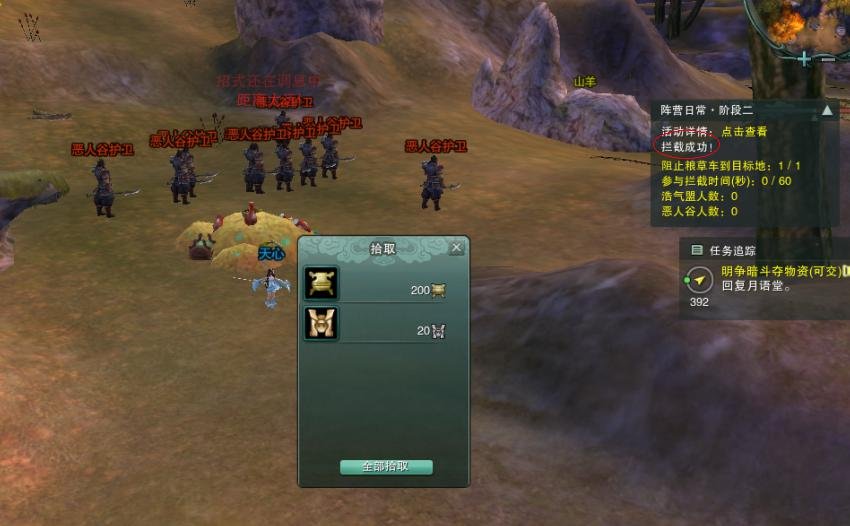Open activity details via 点击查看

click(x=745, y=131)
